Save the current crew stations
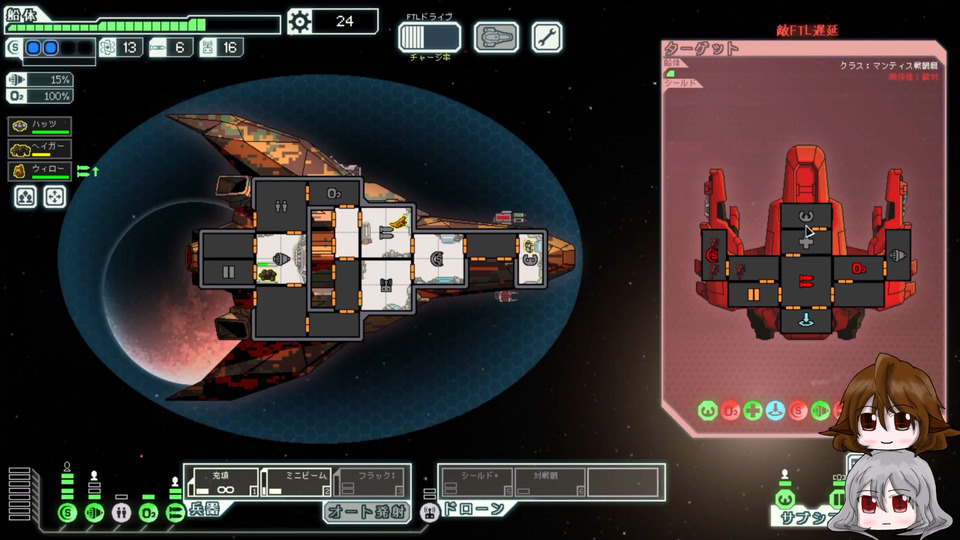Screen dimensions: 960x540 [x=26, y=196]
